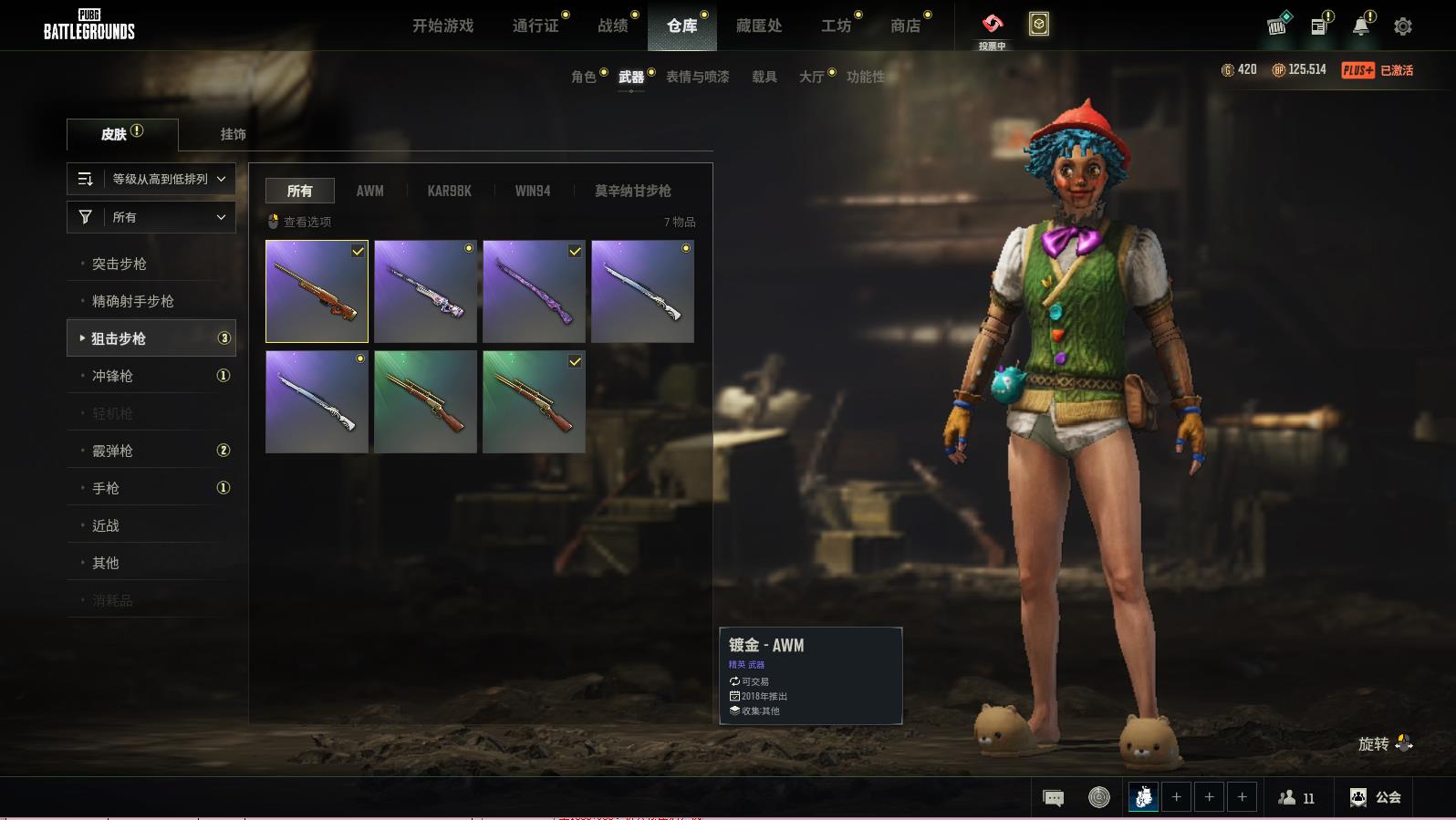
Task: Filter skins by WIN94
Action: tap(533, 191)
